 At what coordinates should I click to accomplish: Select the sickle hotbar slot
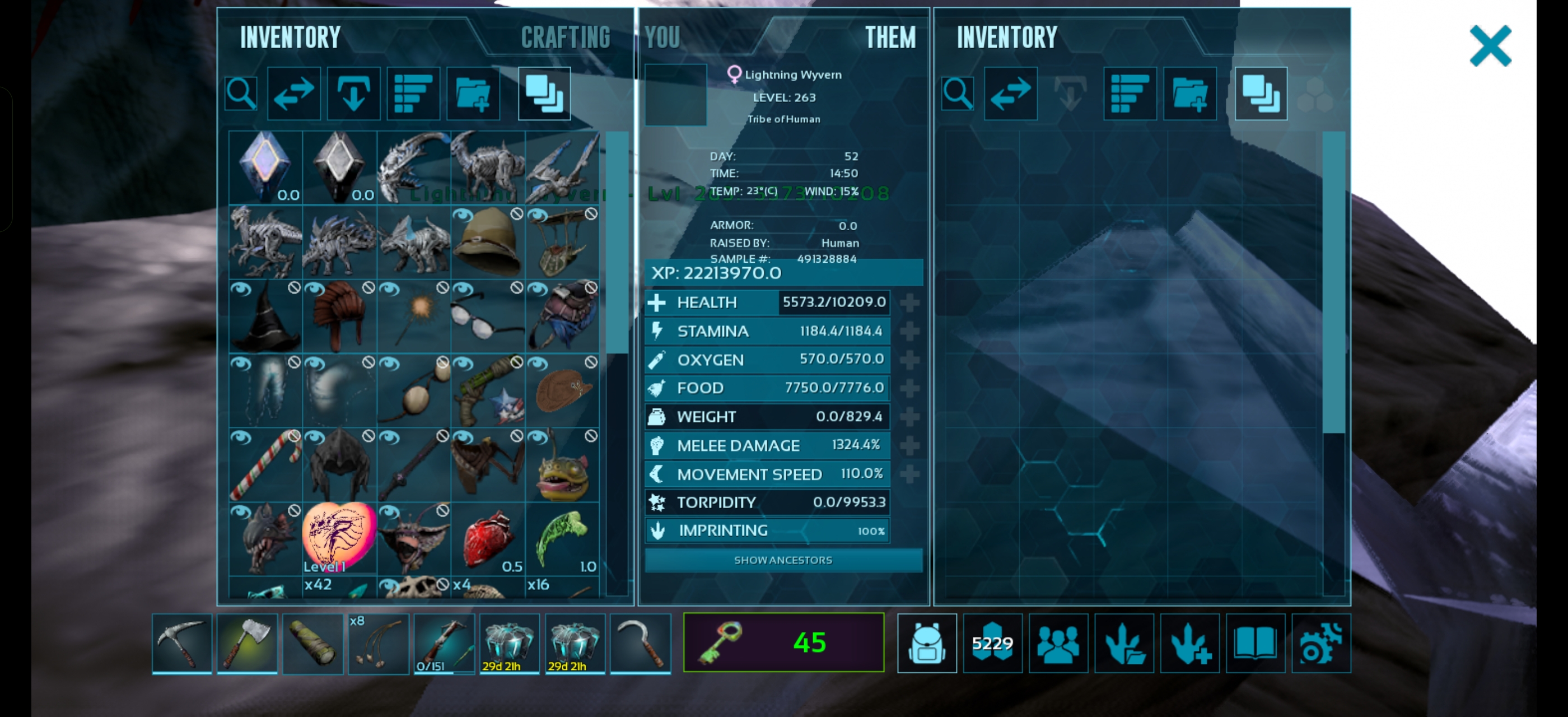pos(640,642)
